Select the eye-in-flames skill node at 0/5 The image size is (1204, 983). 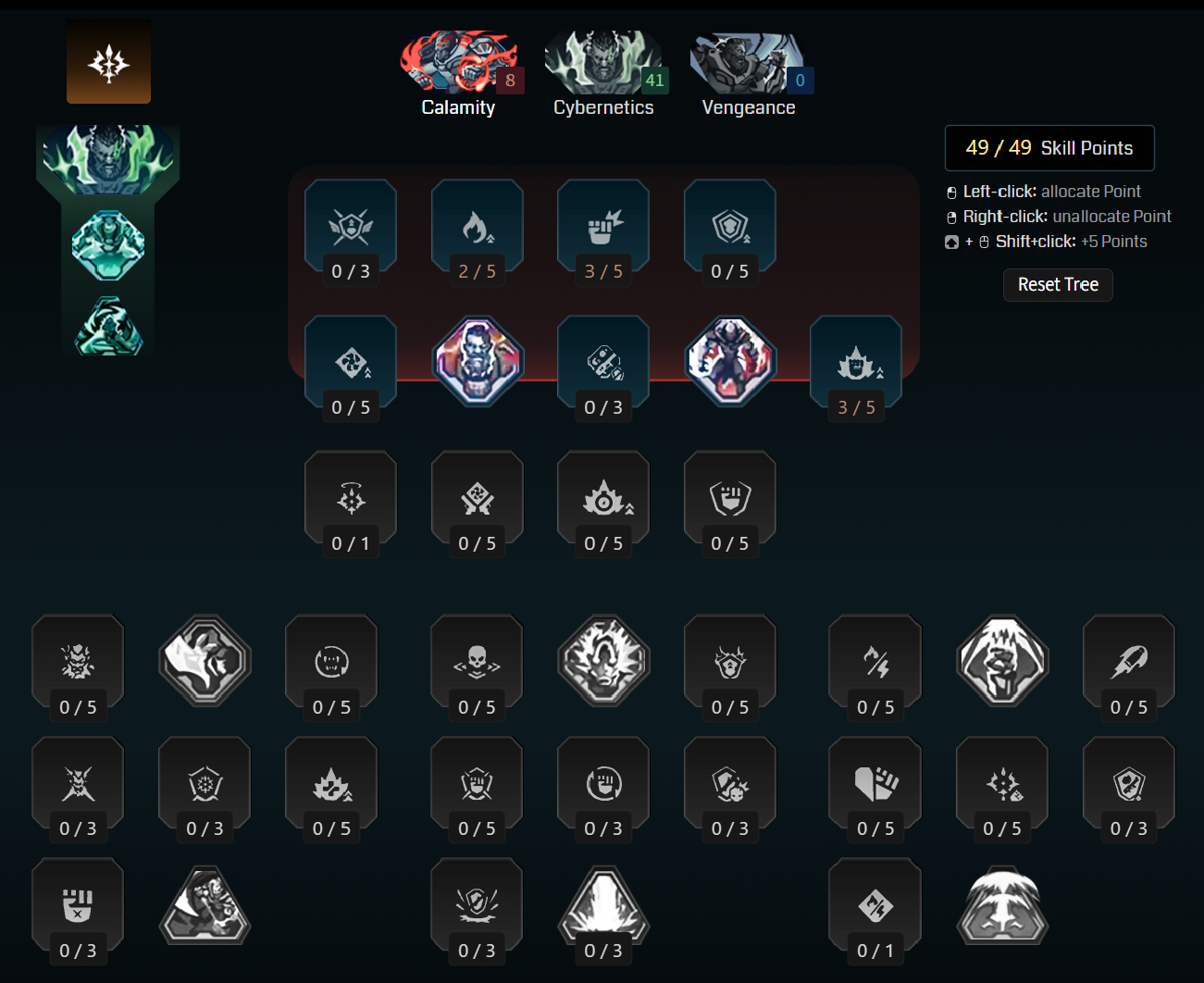click(x=603, y=498)
